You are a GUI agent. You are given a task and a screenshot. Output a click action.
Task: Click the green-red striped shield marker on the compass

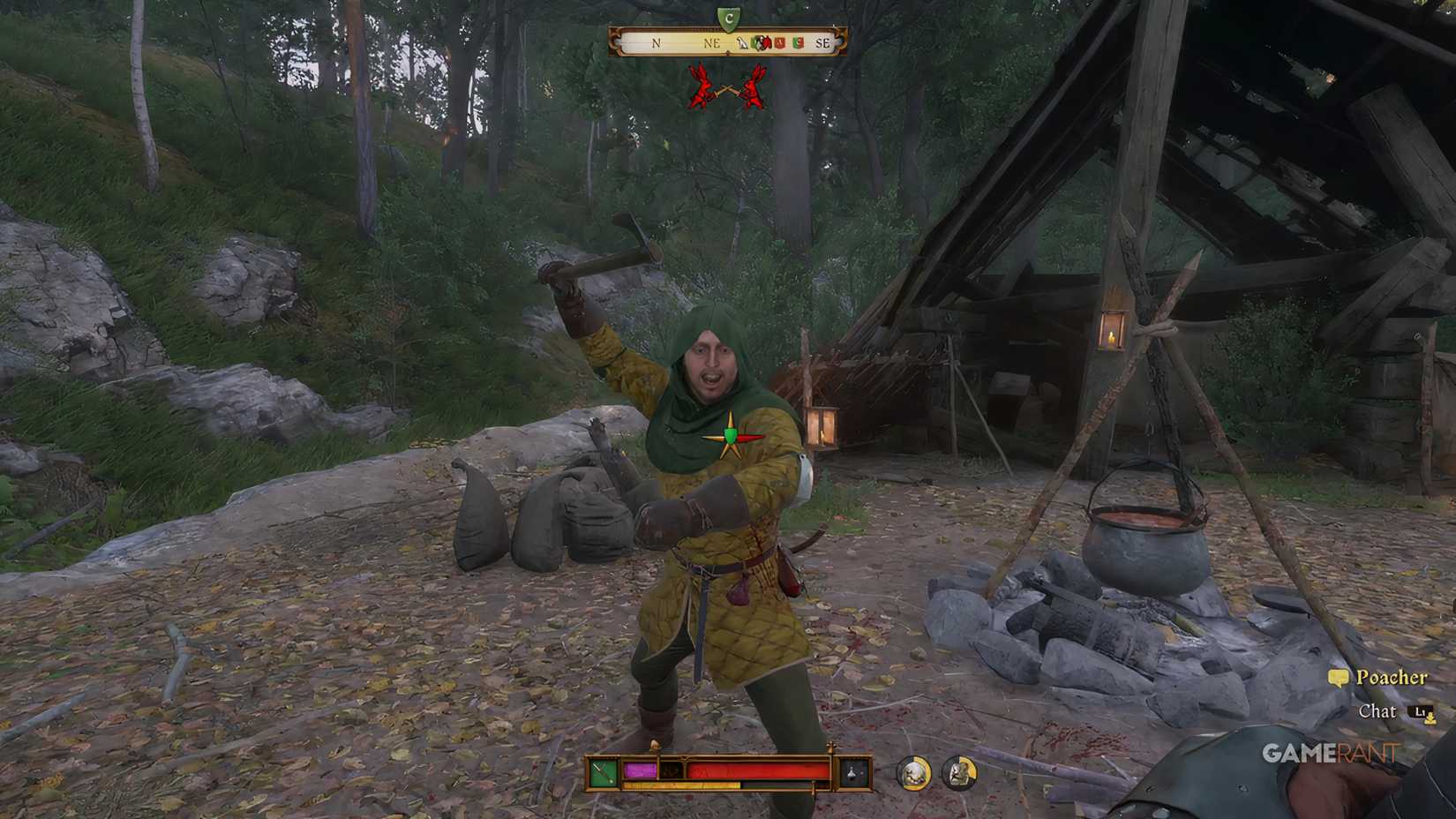coord(798,43)
